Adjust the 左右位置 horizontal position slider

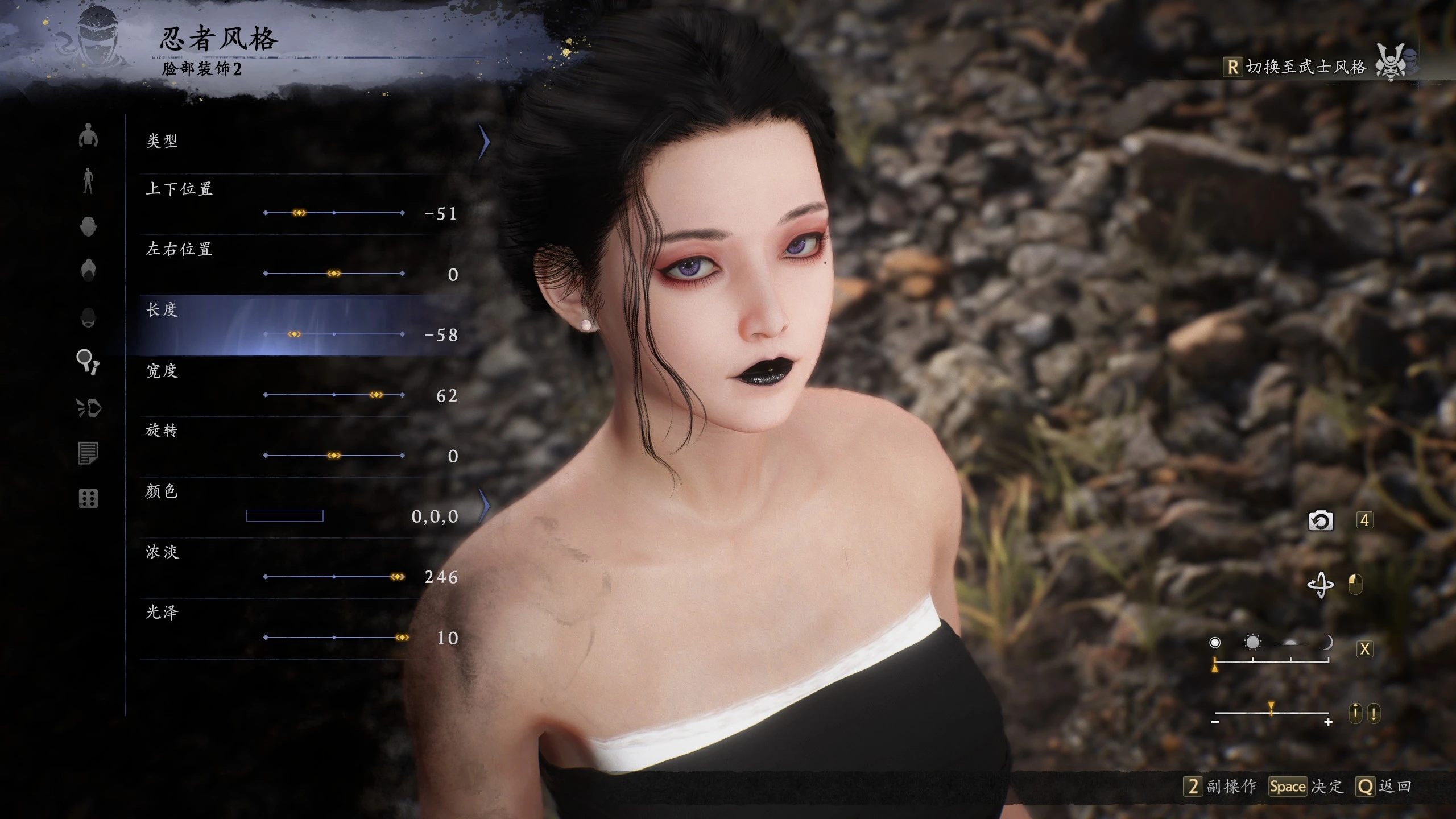pyautogui.click(x=334, y=274)
